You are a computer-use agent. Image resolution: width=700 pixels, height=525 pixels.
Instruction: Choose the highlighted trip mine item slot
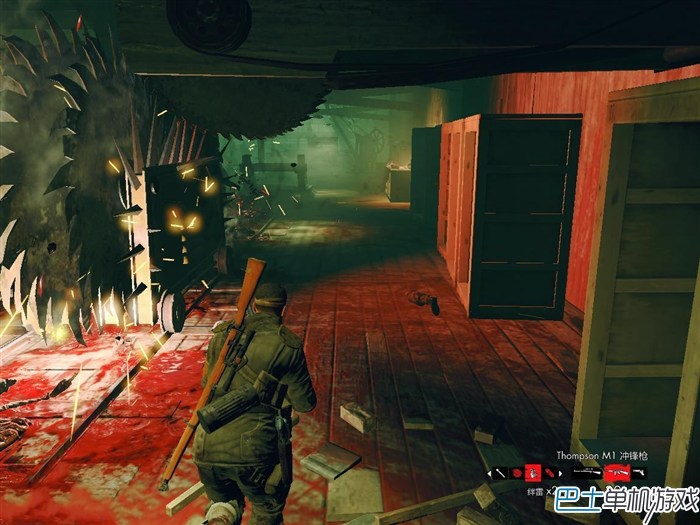pos(533,473)
